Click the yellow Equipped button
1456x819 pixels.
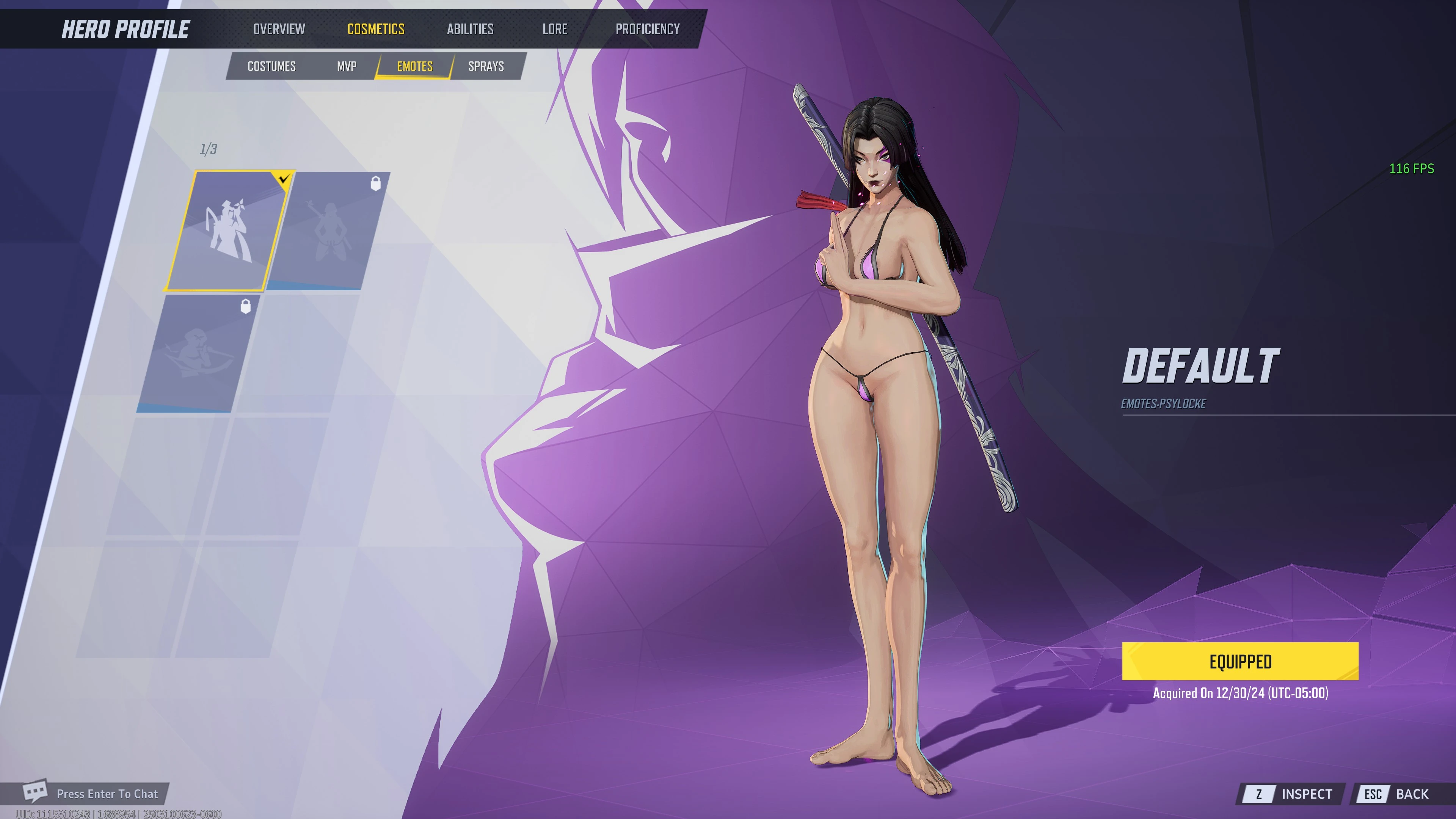point(1239,661)
